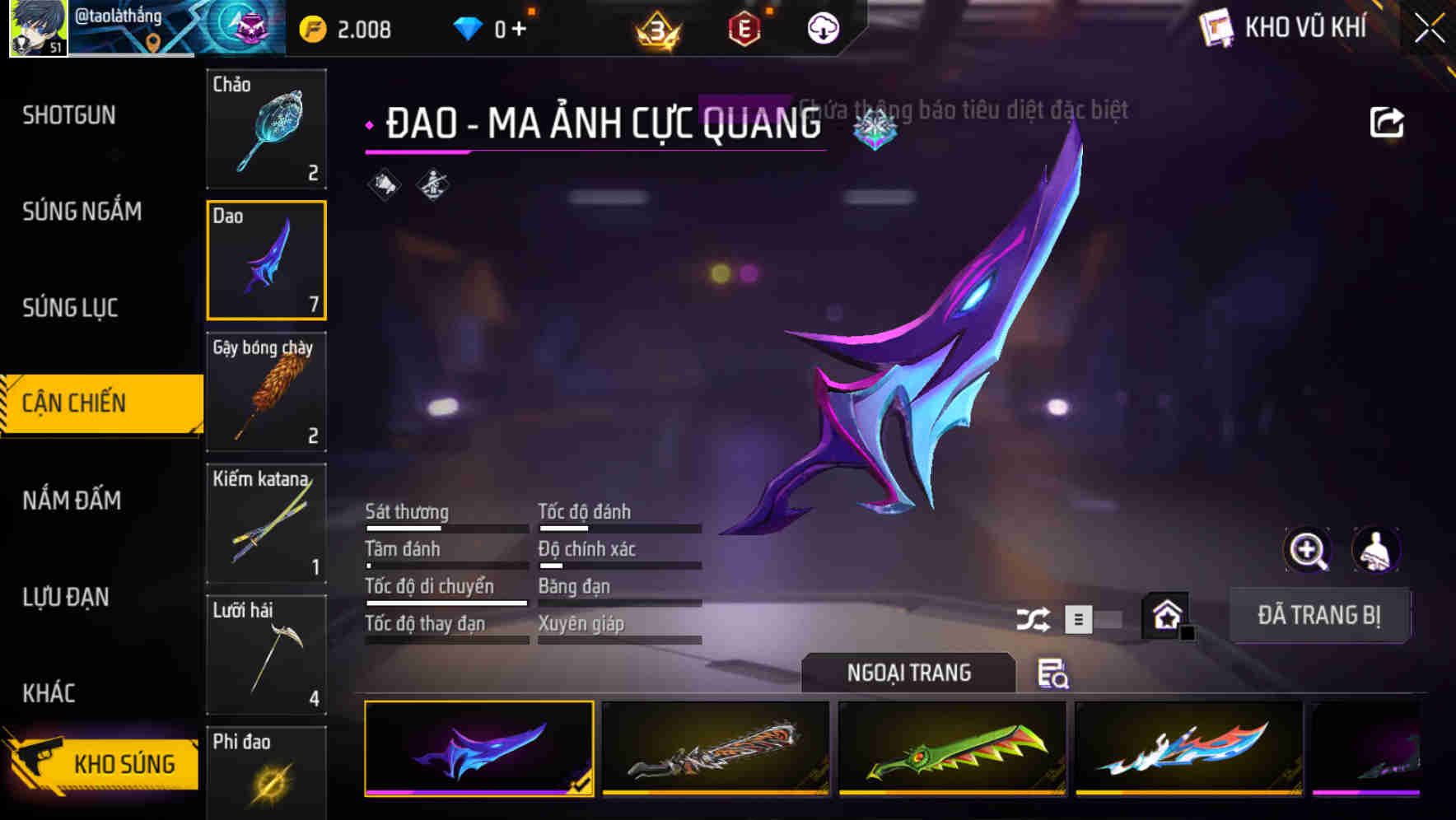Open the character preview icon next to the magnifier
The height and width of the screenshot is (820, 1456).
[x=1377, y=550]
